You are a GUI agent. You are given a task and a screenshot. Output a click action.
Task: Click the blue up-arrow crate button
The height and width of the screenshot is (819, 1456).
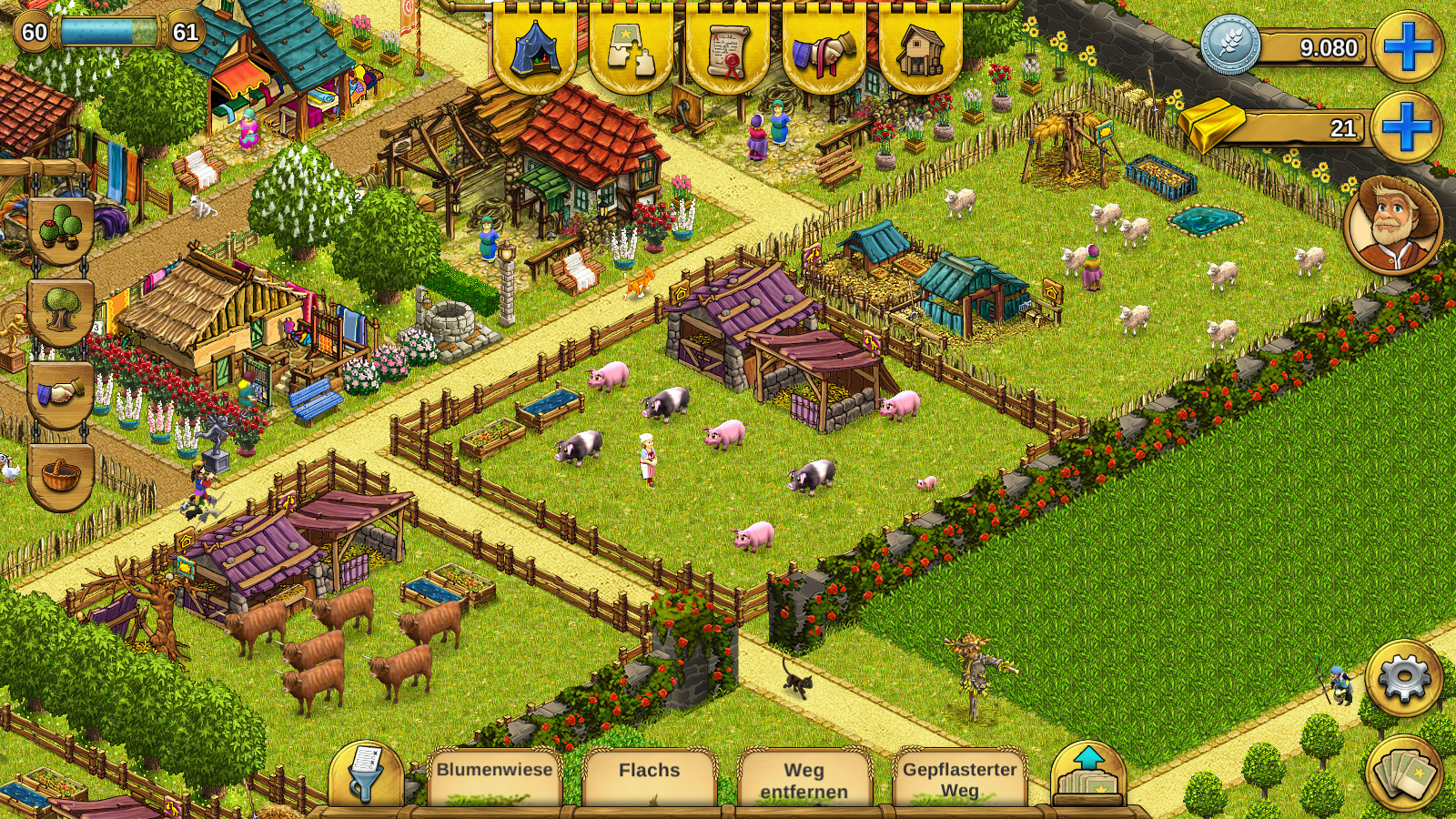1088,775
